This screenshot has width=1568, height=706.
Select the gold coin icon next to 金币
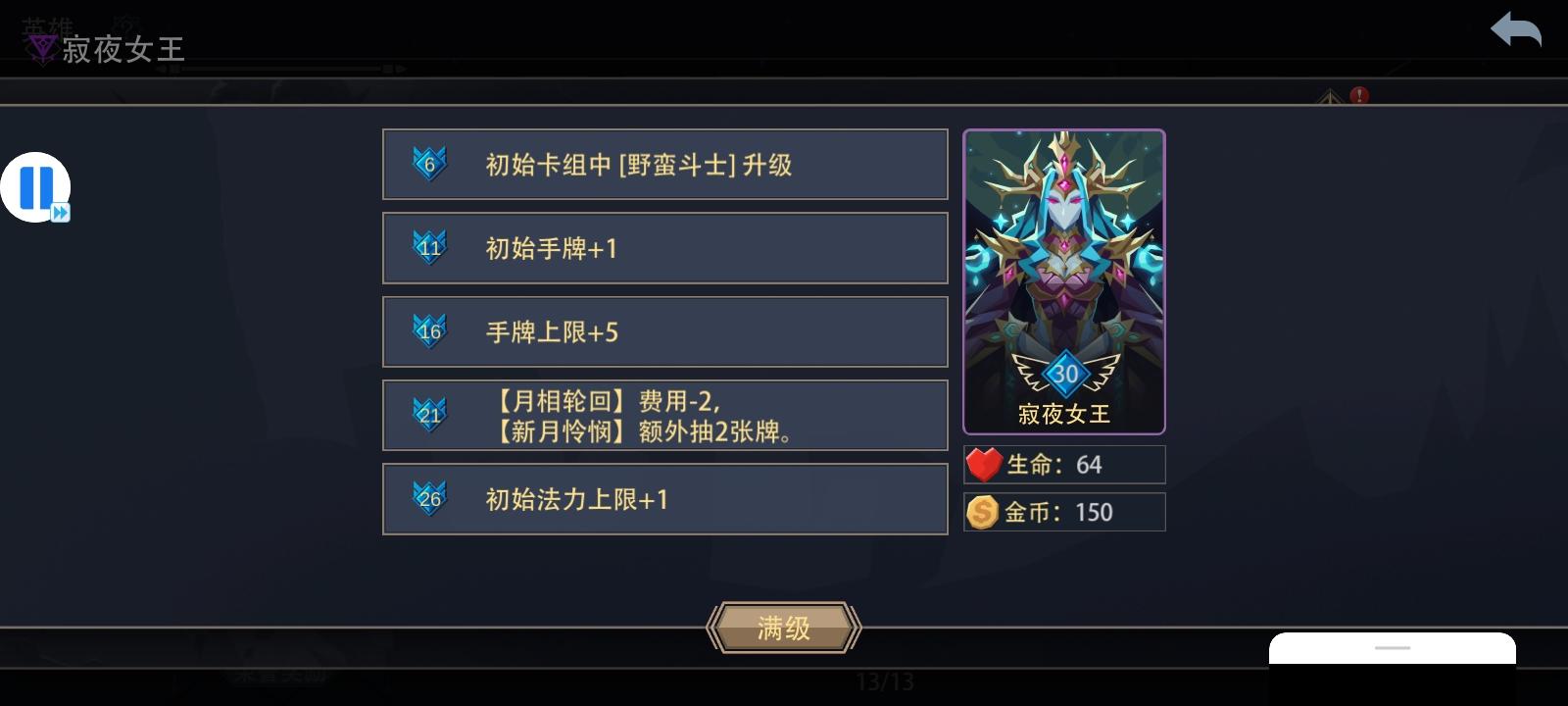984,511
